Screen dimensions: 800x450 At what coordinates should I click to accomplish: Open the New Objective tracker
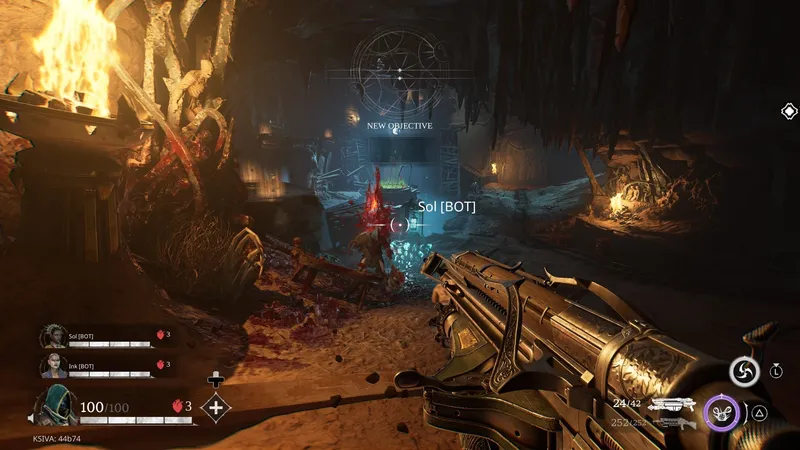point(399,126)
